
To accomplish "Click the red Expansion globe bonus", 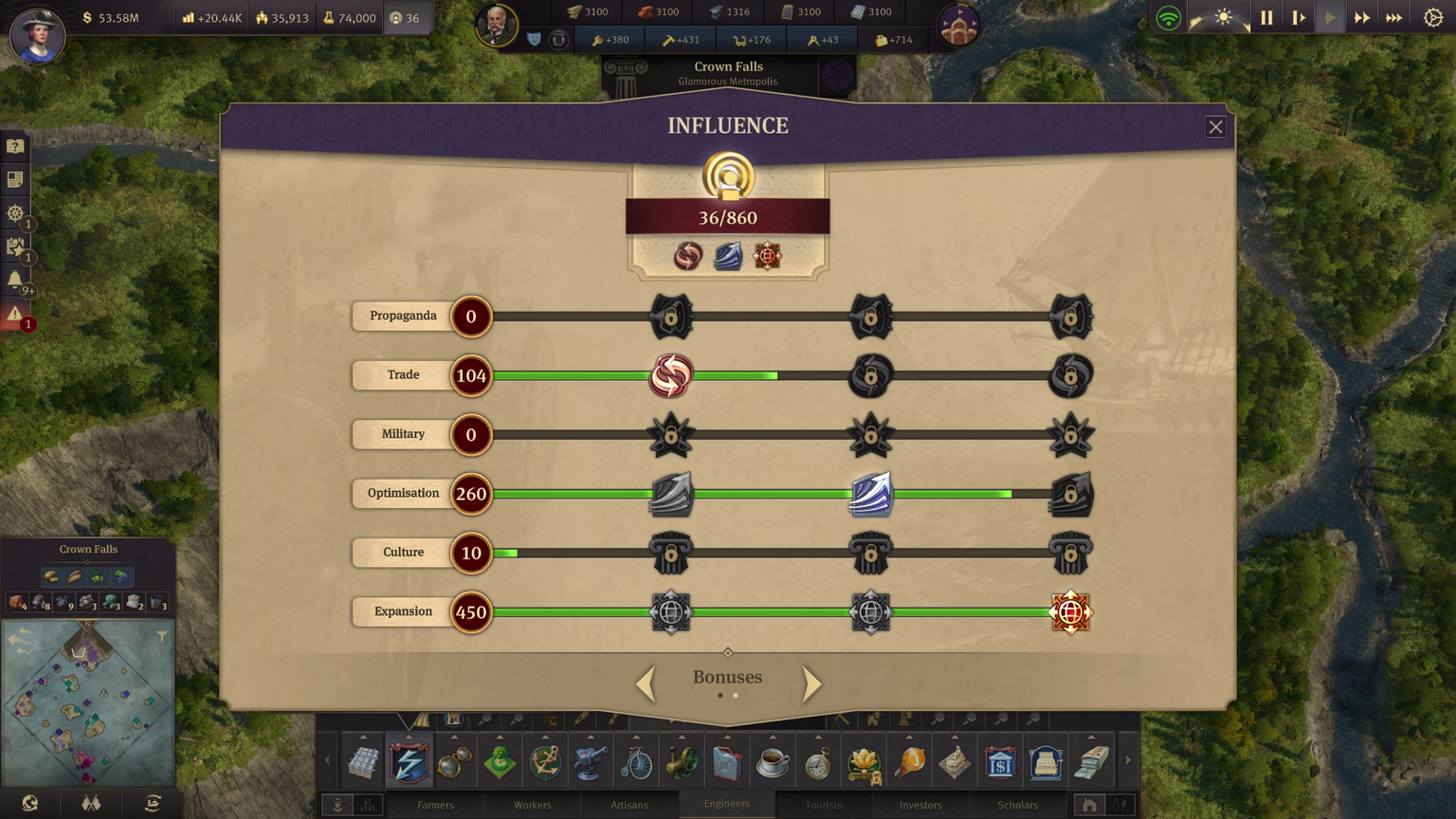I will (1070, 612).
